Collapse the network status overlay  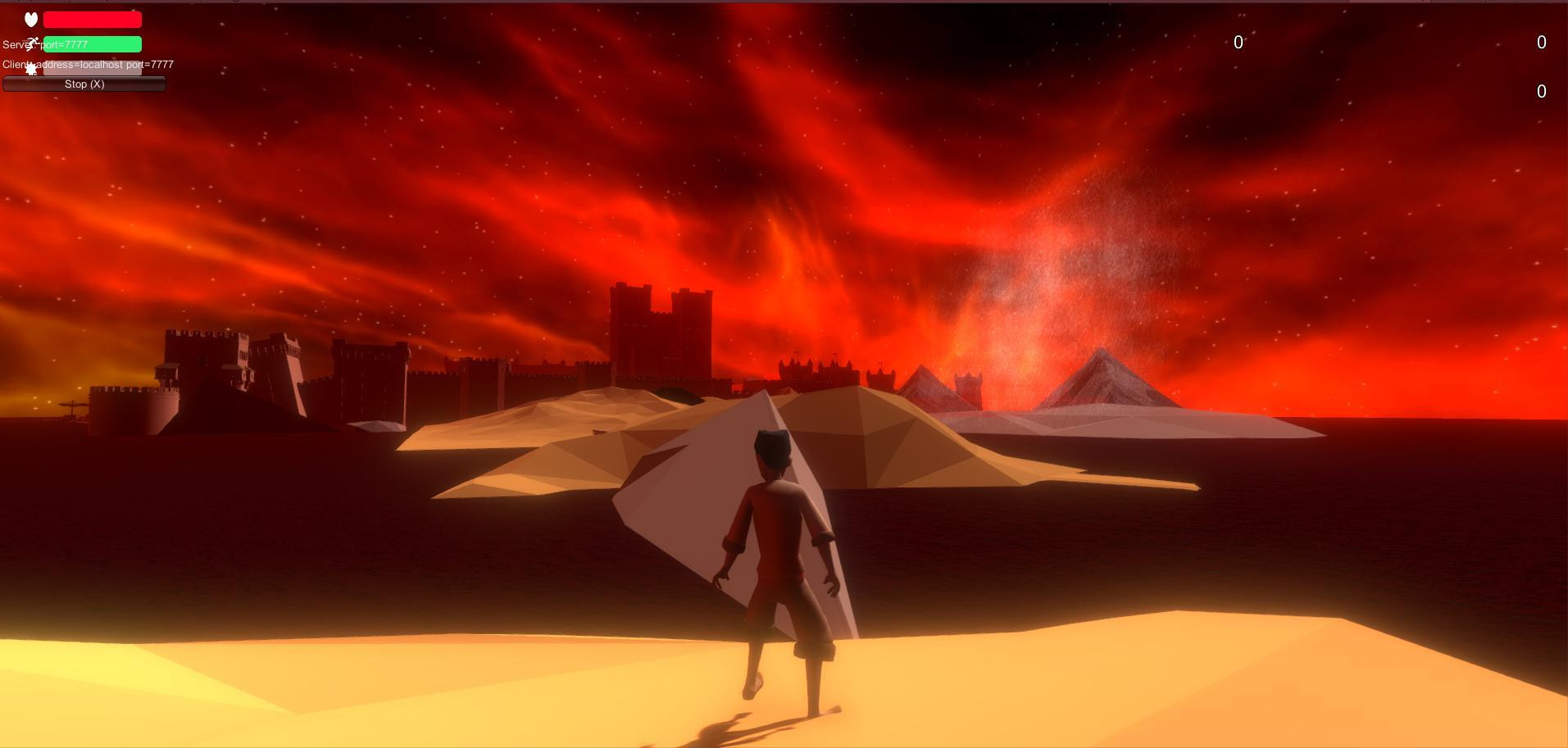(x=84, y=84)
